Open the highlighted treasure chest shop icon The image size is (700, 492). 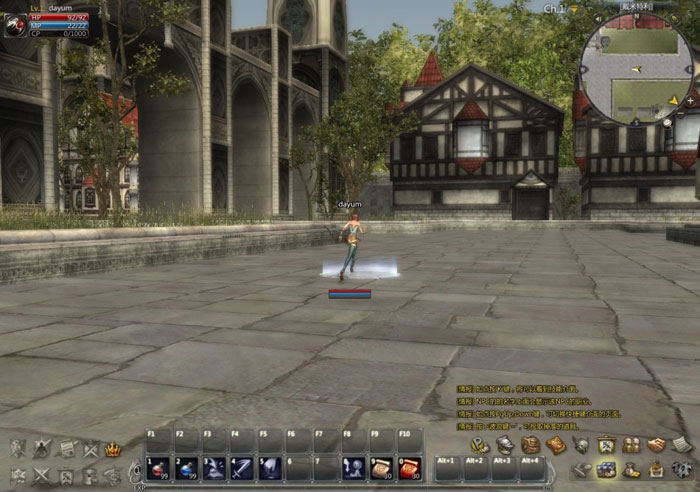(607, 469)
